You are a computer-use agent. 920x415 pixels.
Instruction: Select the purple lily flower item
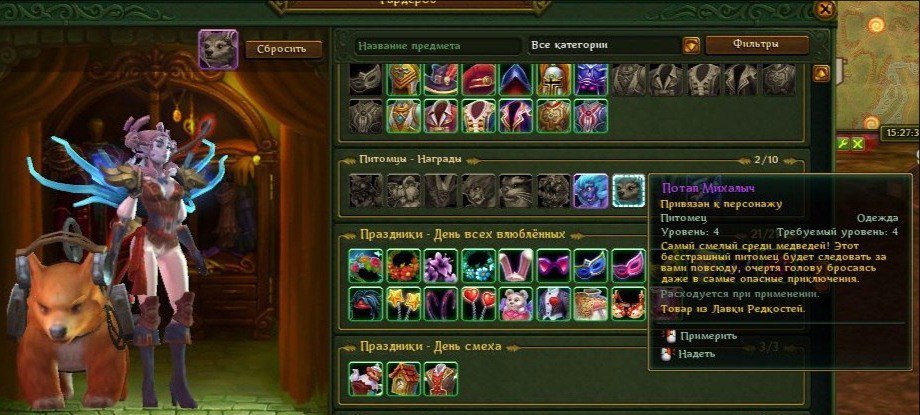440,266
